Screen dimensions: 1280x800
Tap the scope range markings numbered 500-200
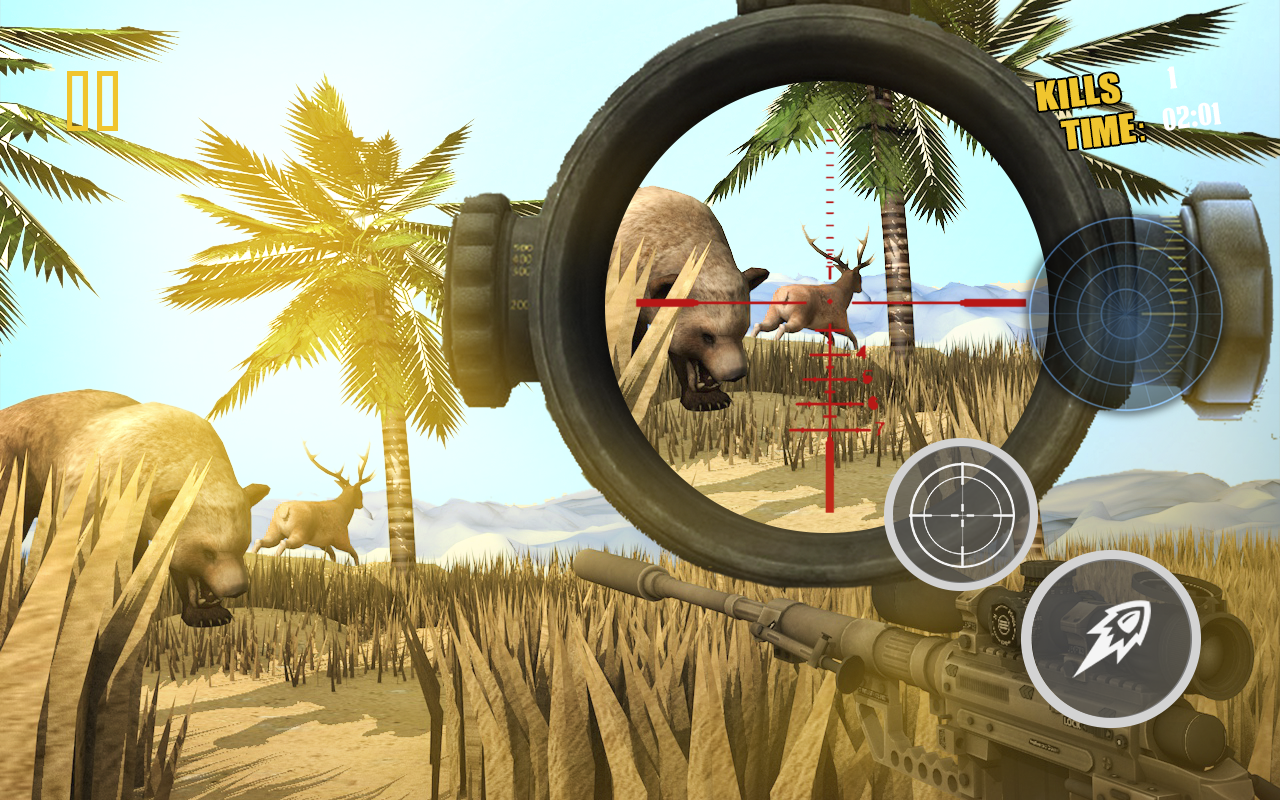click(x=520, y=278)
